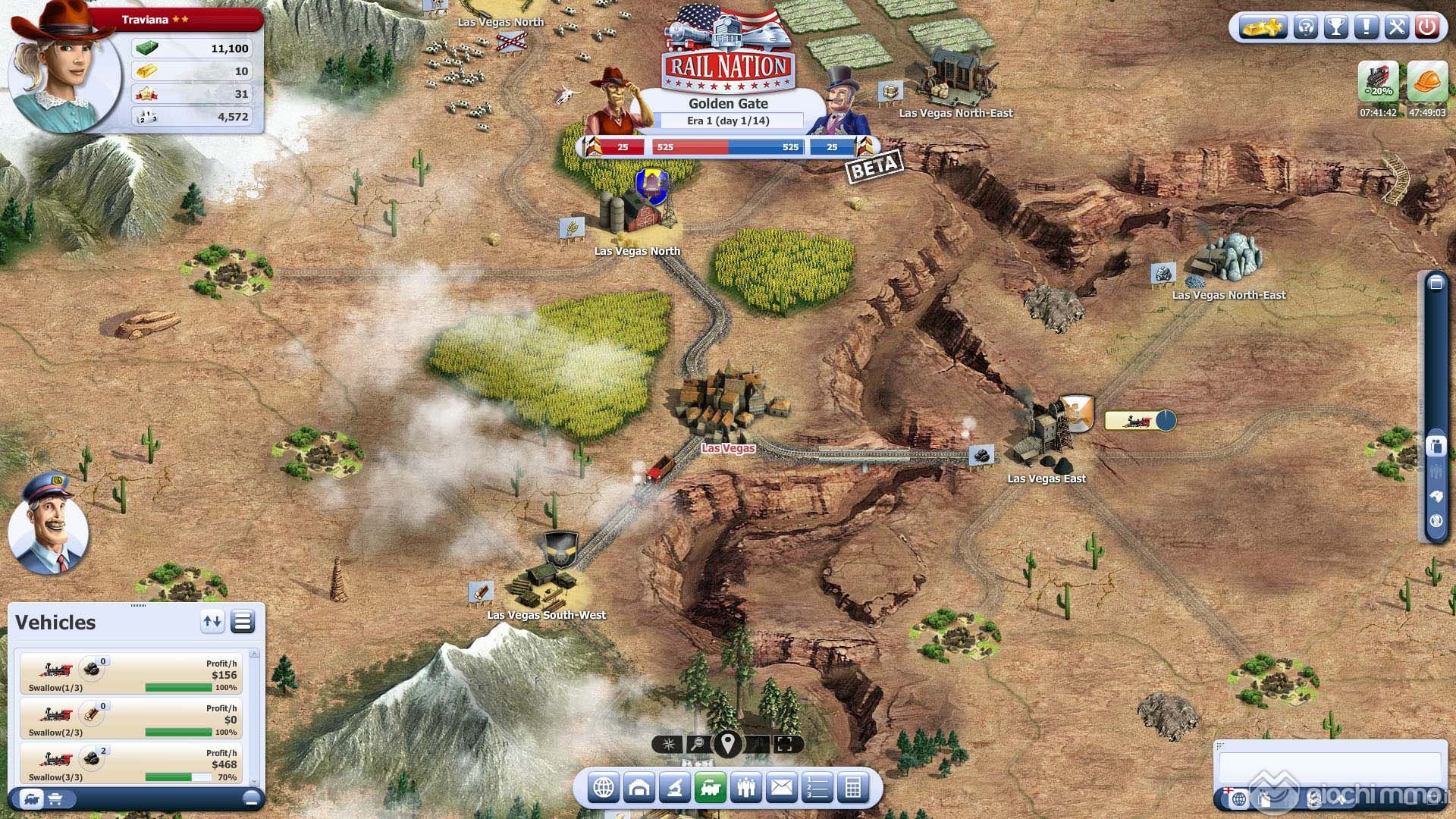Toggle fullscreen with the bracket icon
Screen dimensions: 1456x819
click(785, 745)
